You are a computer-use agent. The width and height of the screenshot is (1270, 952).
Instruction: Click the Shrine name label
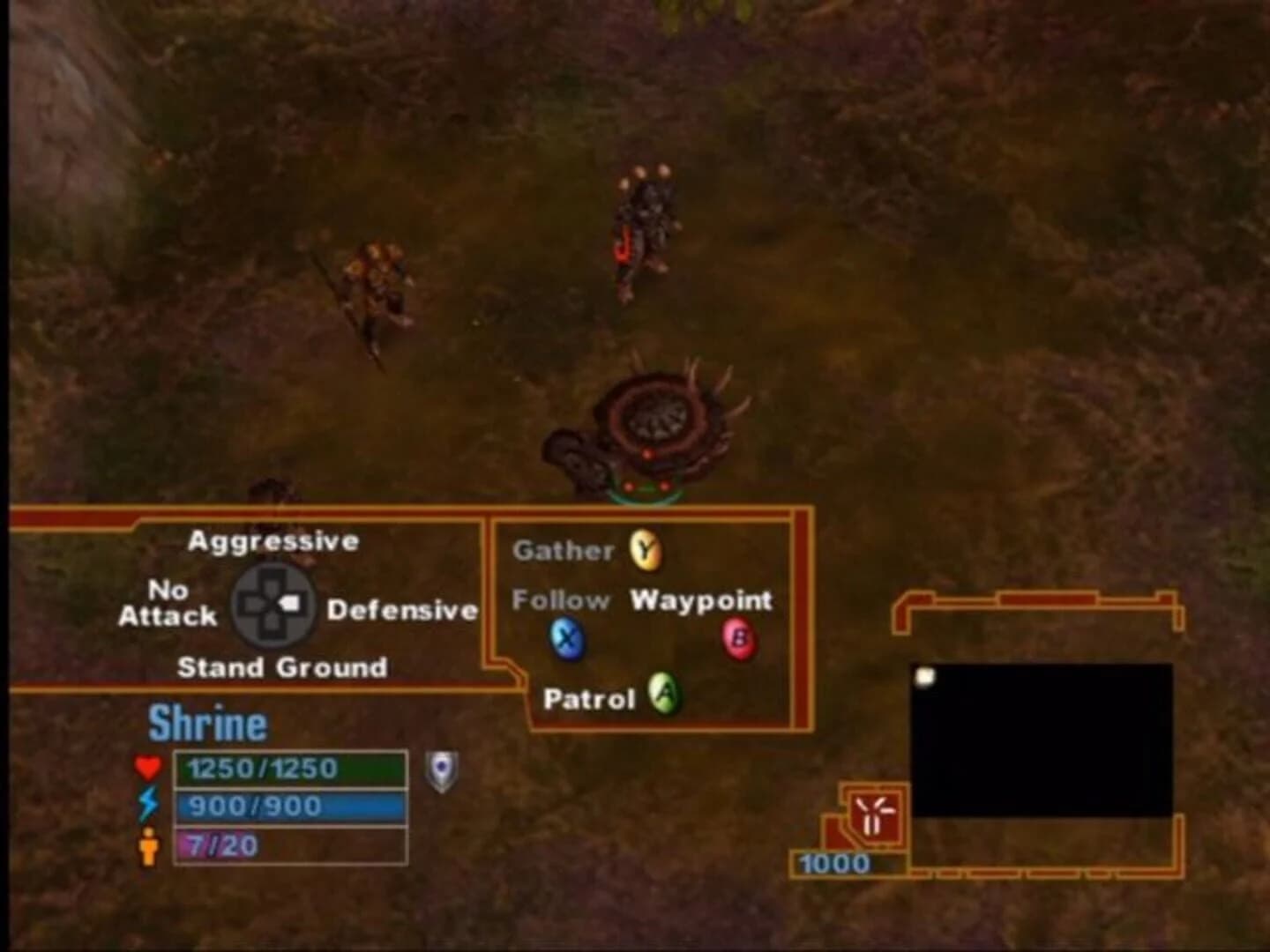coord(207,722)
